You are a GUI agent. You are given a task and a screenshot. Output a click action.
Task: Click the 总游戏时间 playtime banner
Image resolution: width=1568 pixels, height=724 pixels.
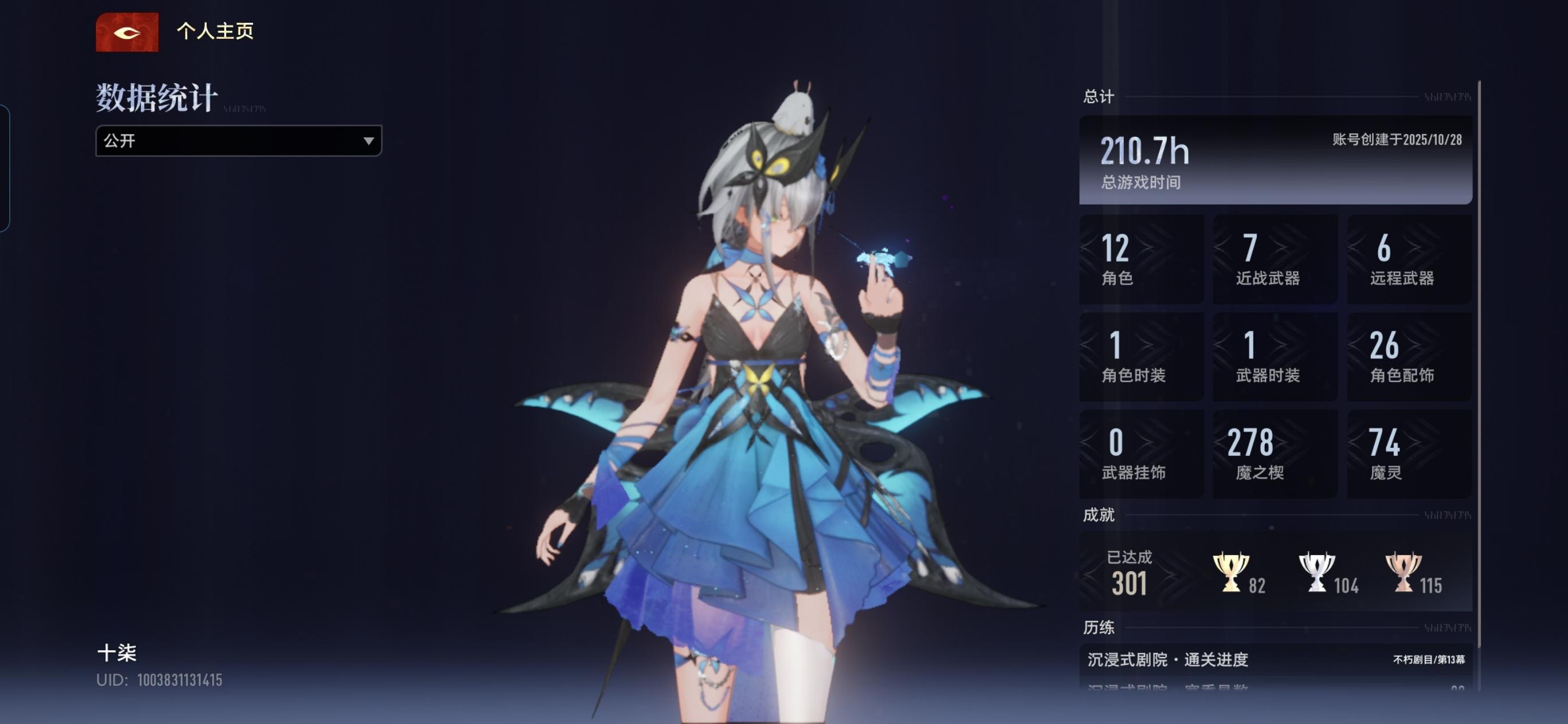tap(1275, 160)
